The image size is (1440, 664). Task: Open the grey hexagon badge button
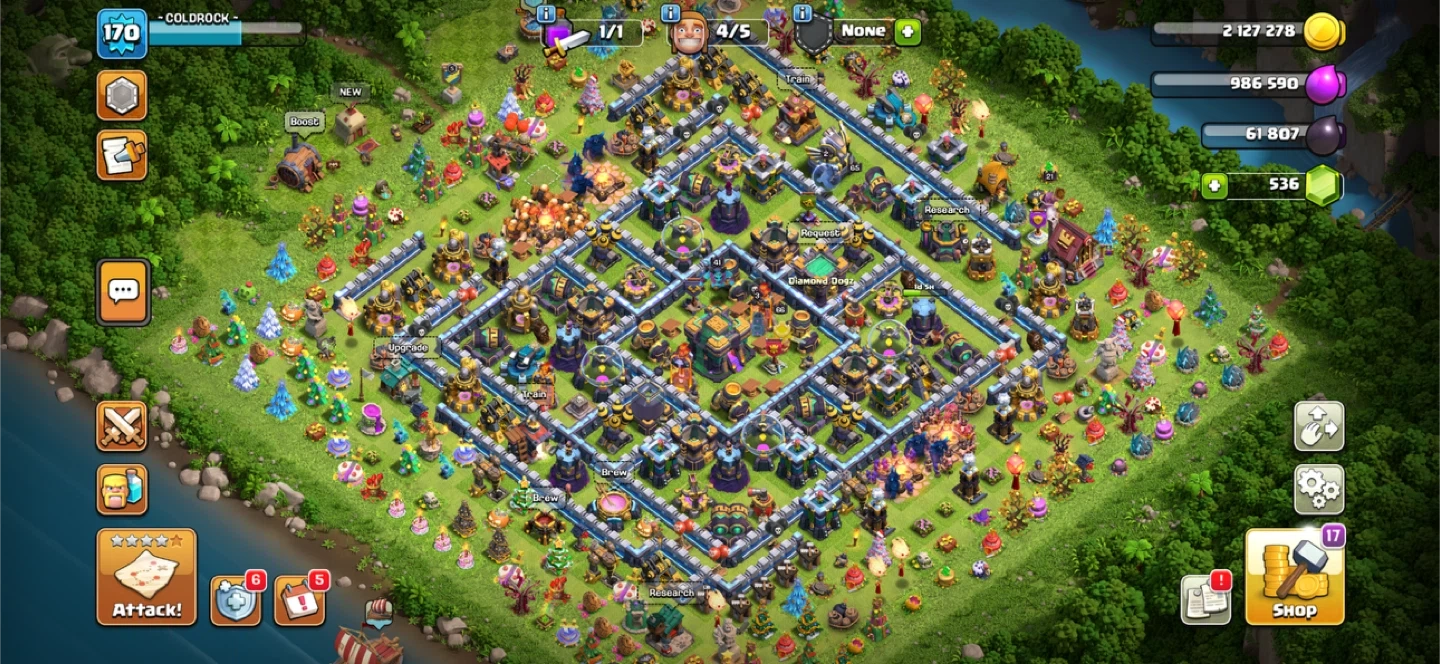[x=122, y=96]
